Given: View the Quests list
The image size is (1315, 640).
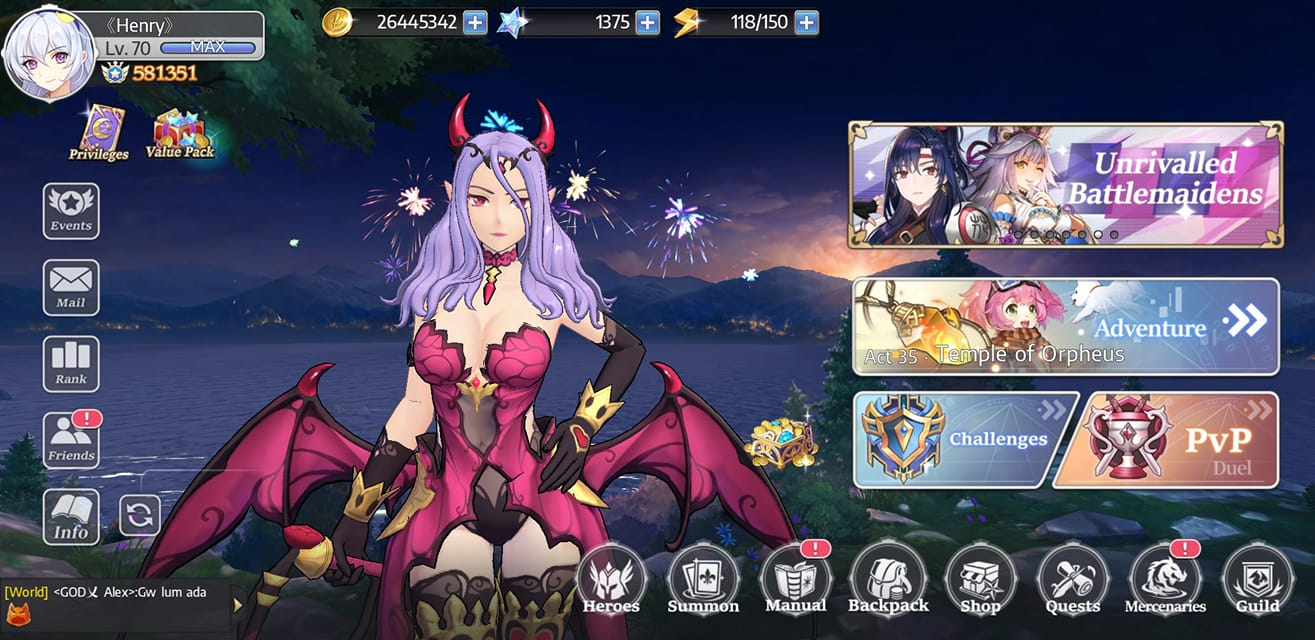Looking at the screenshot, I should pos(1073,581).
